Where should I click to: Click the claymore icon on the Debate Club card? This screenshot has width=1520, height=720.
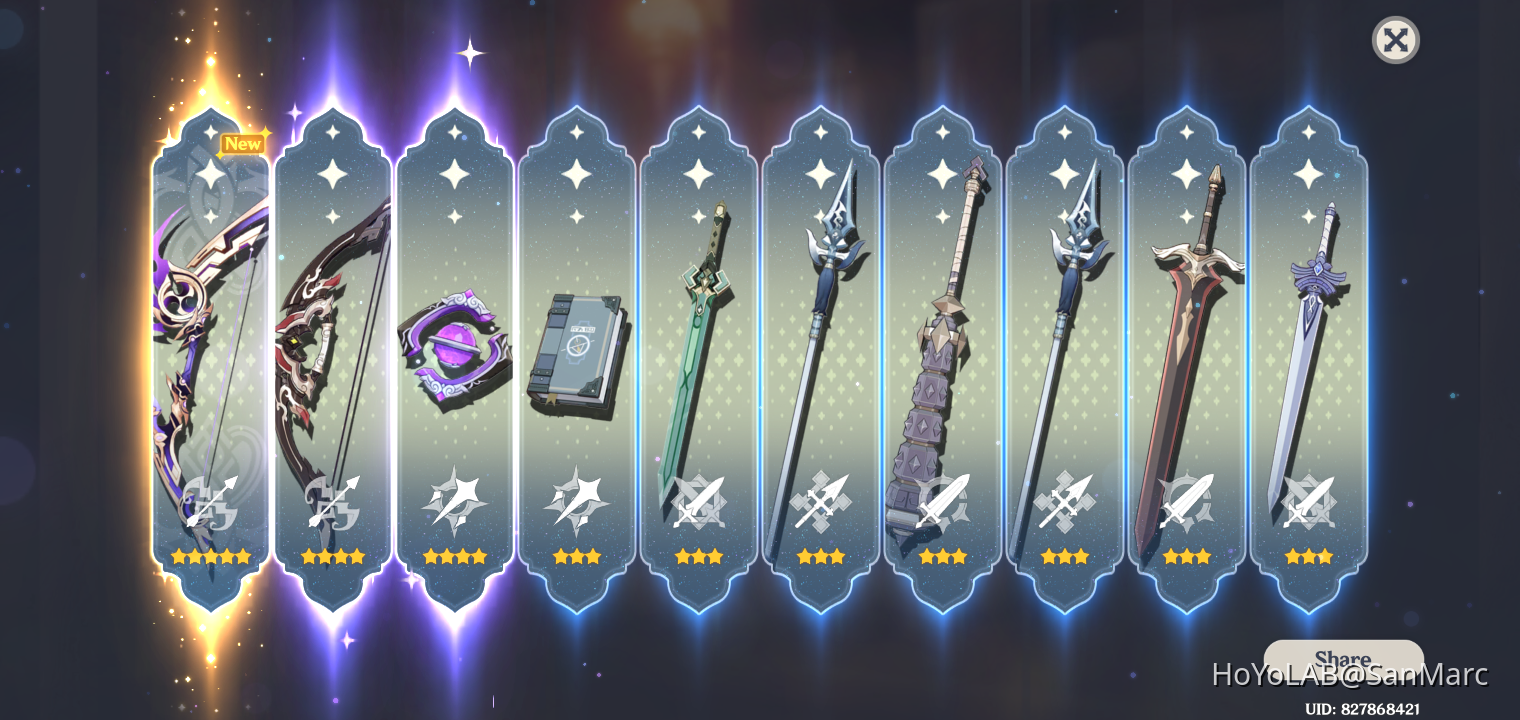tap(944, 500)
